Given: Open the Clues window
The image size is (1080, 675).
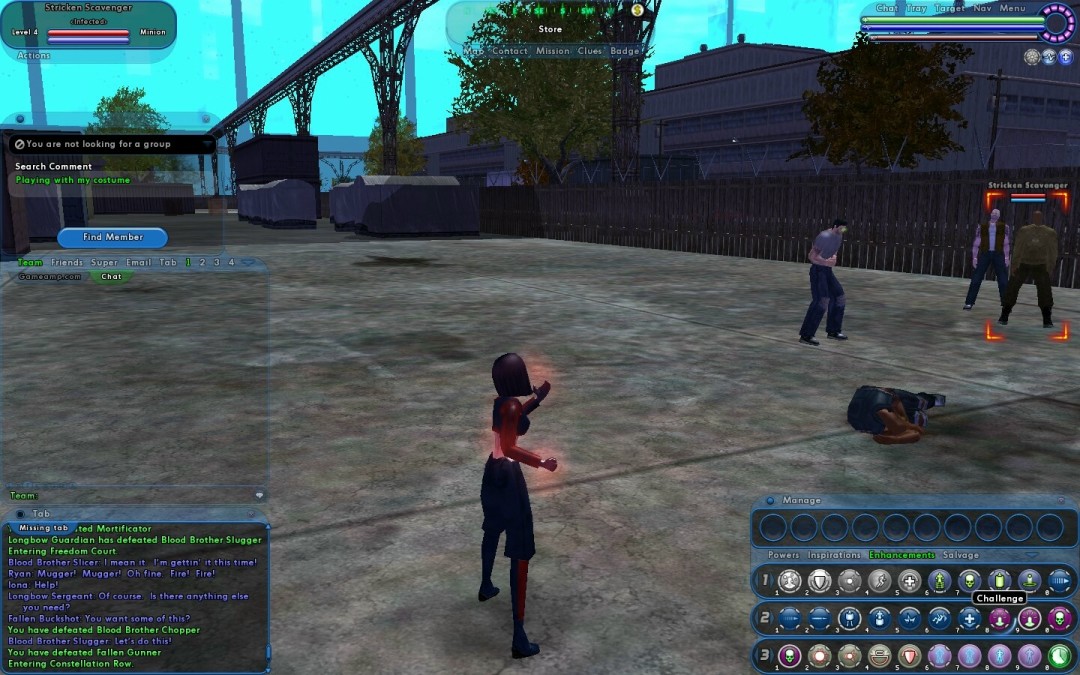Looking at the screenshot, I should pyautogui.click(x=589, y=51).
